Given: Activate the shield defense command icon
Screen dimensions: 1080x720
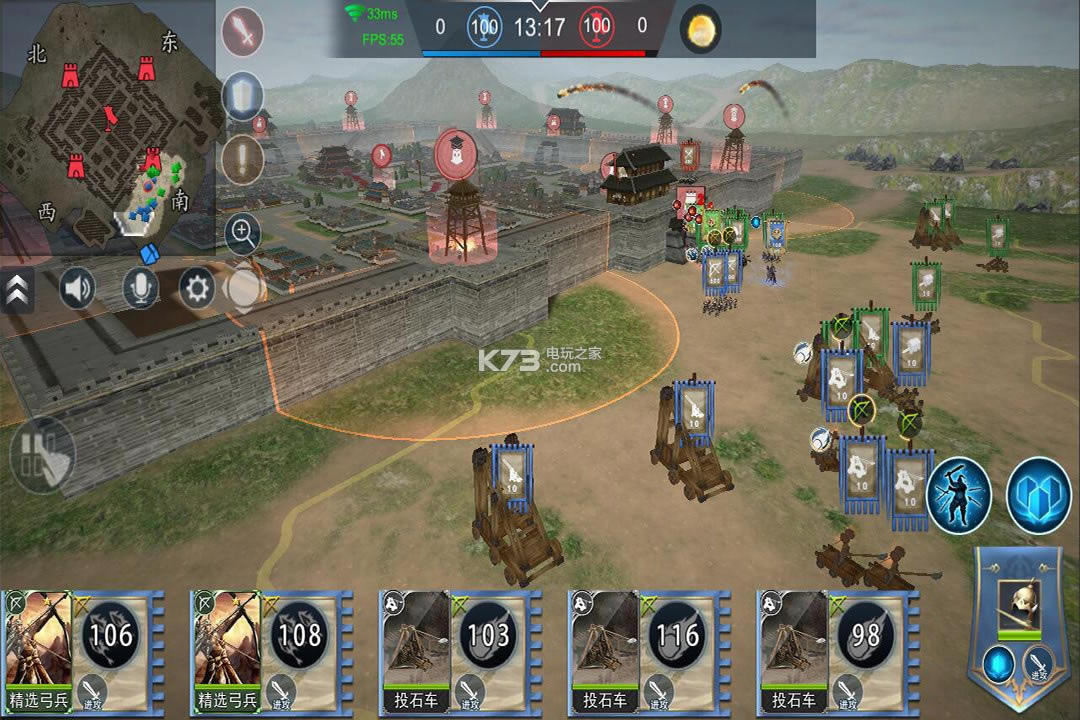Looking at the screenshot, I should [x=242, y=96].
